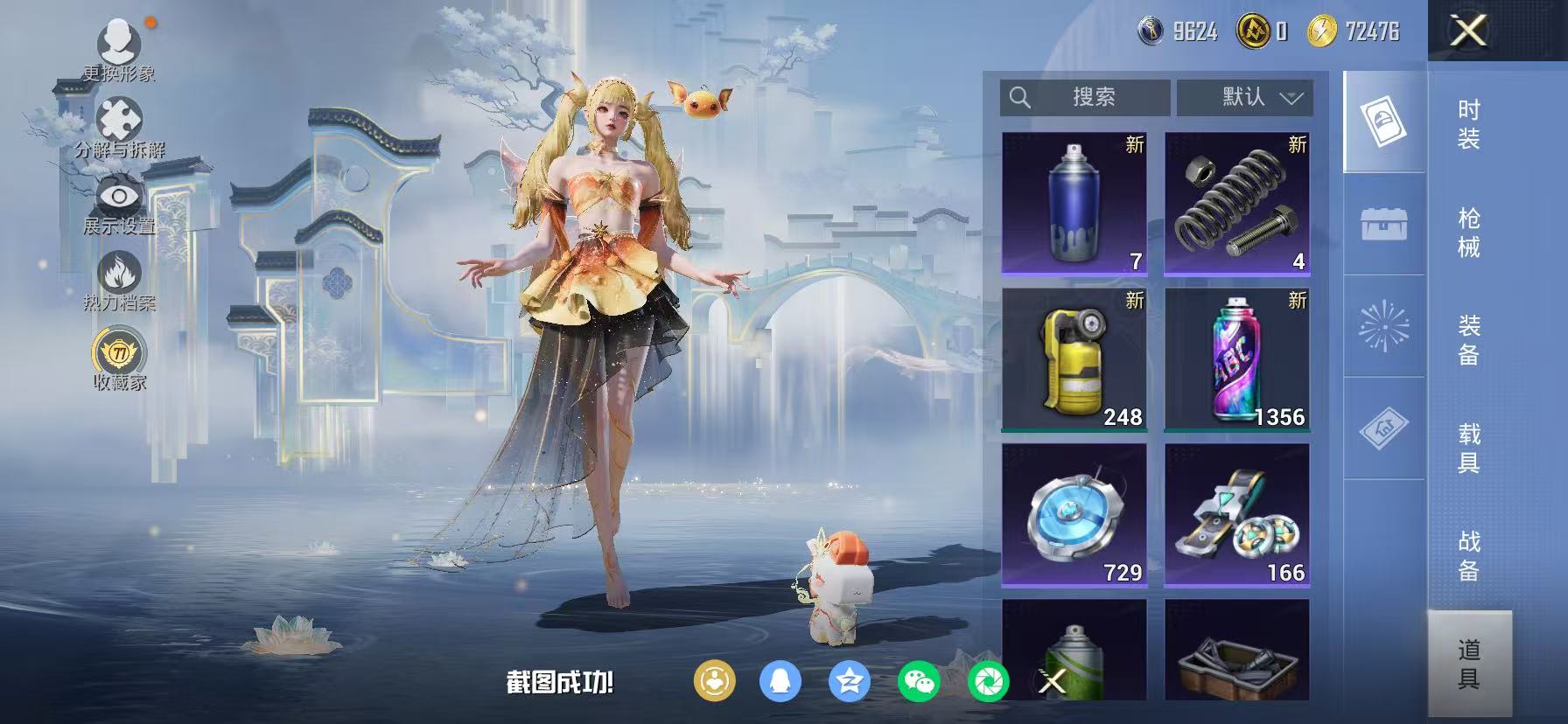Open the 热力档案 flame icon

(x=119, y=272)
